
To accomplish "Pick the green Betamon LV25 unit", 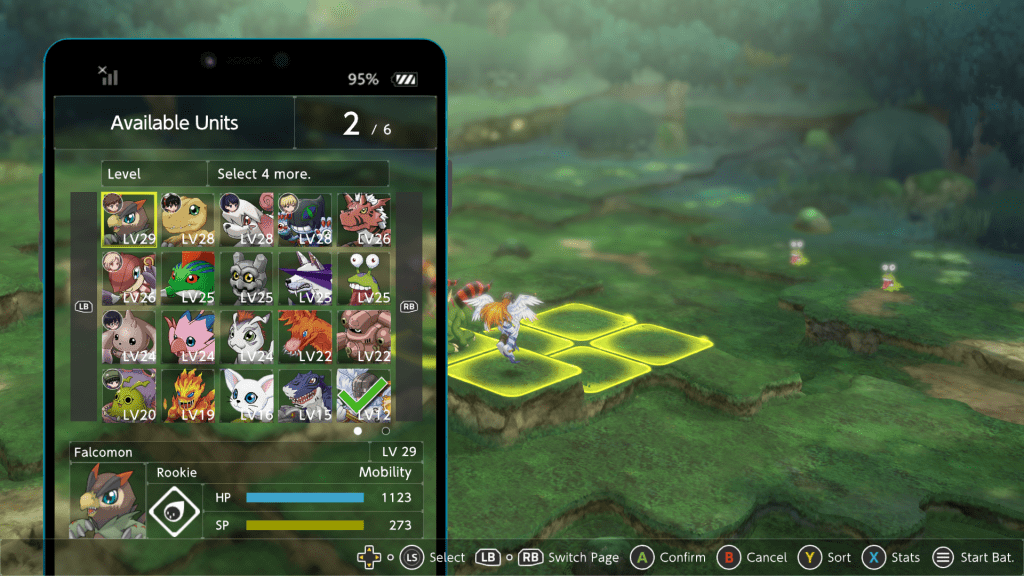I will [x=188, y=278].
